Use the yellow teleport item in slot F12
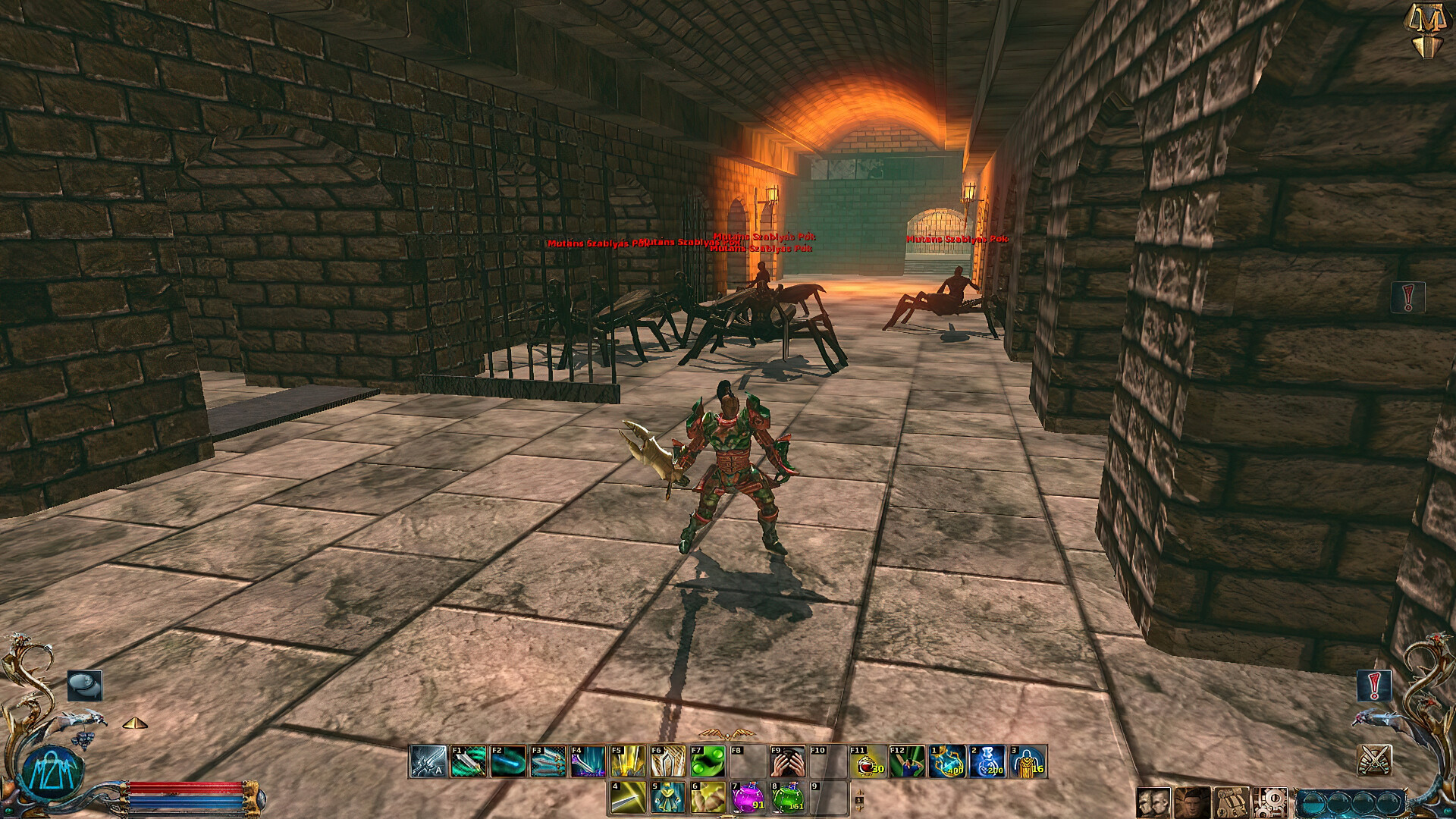1456x819 pixels. (x=907, y=761)
